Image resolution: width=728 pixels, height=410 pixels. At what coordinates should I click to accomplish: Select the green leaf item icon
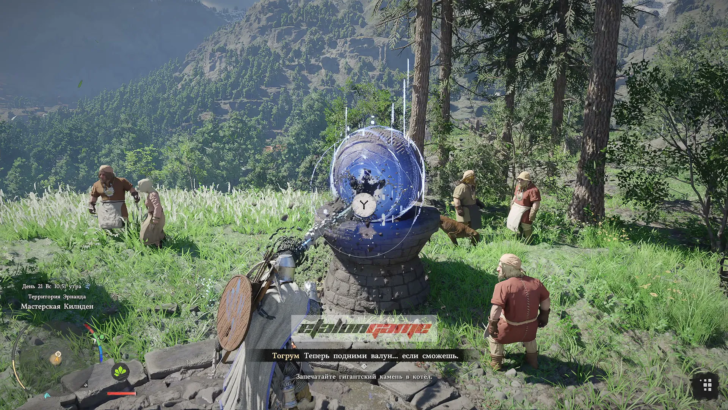[121, 372]
